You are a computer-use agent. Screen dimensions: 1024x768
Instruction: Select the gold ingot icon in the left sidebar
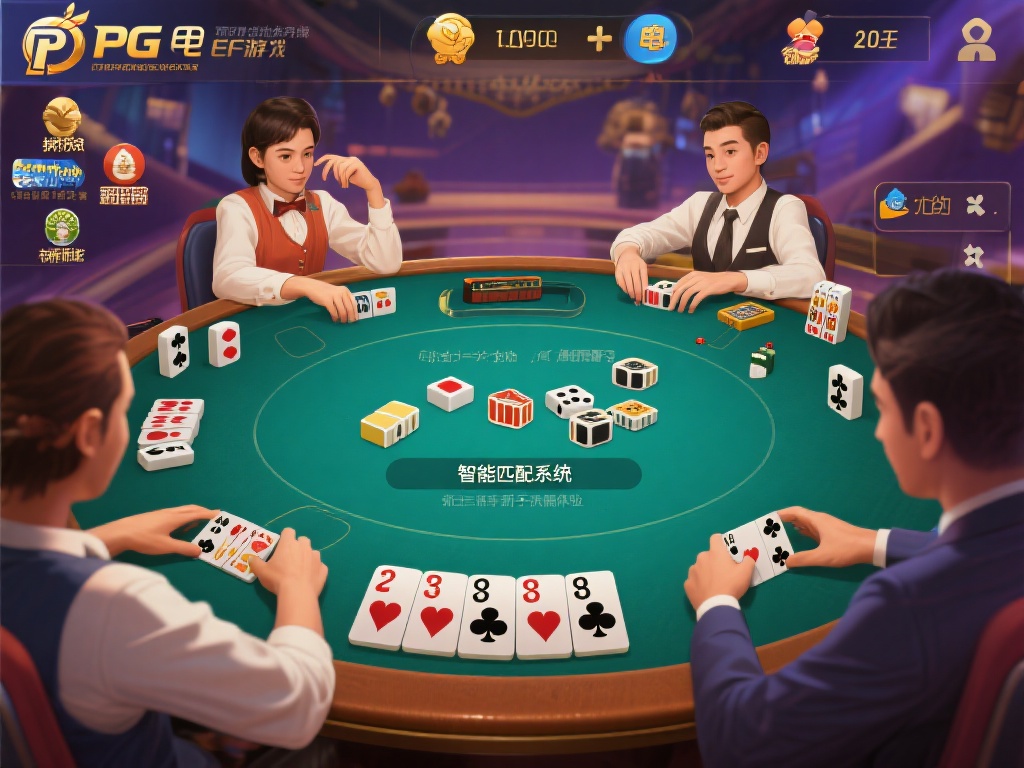point(63,118)
